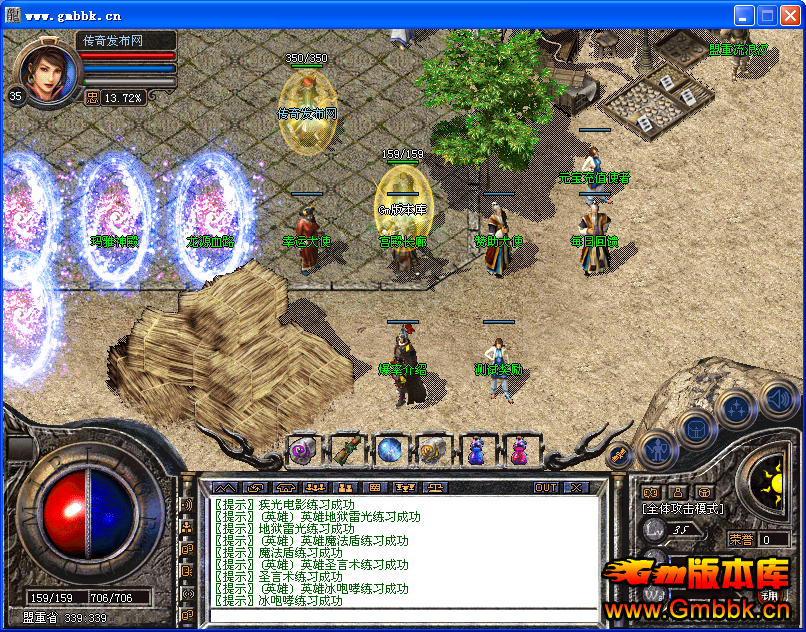The width and height of the screenshot is (806, 632).
Task: Use the blue potion bottle hotbar slot
Action: [476, 451]
